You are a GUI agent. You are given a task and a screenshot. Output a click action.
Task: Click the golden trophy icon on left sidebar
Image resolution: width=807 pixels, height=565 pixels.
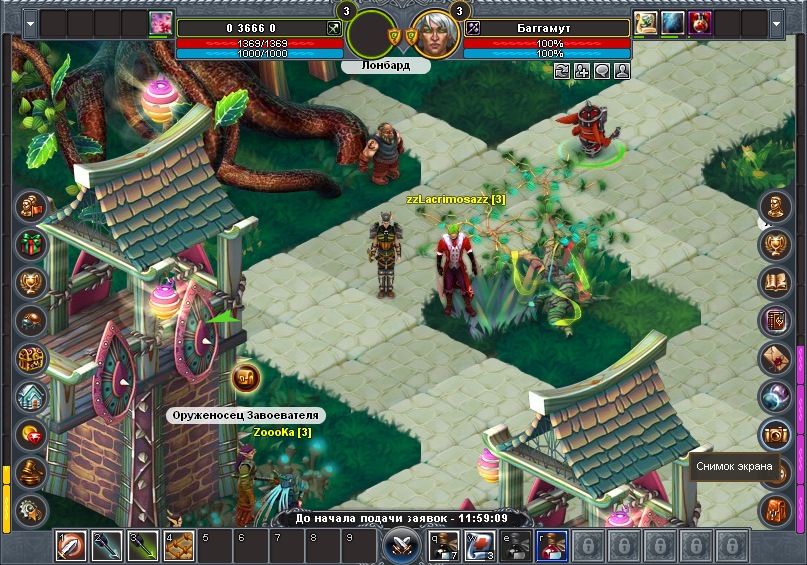(x=31, y=282)
